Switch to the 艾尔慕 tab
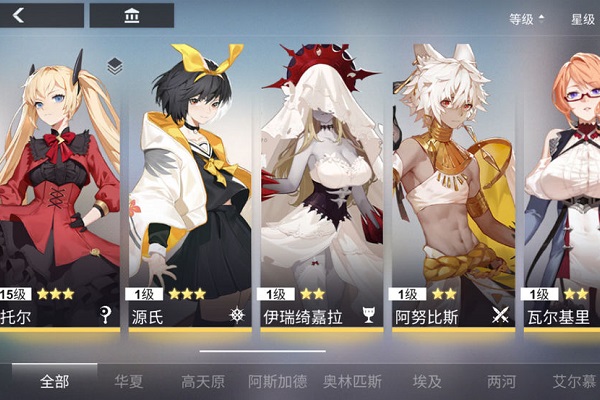 point(574,381)
